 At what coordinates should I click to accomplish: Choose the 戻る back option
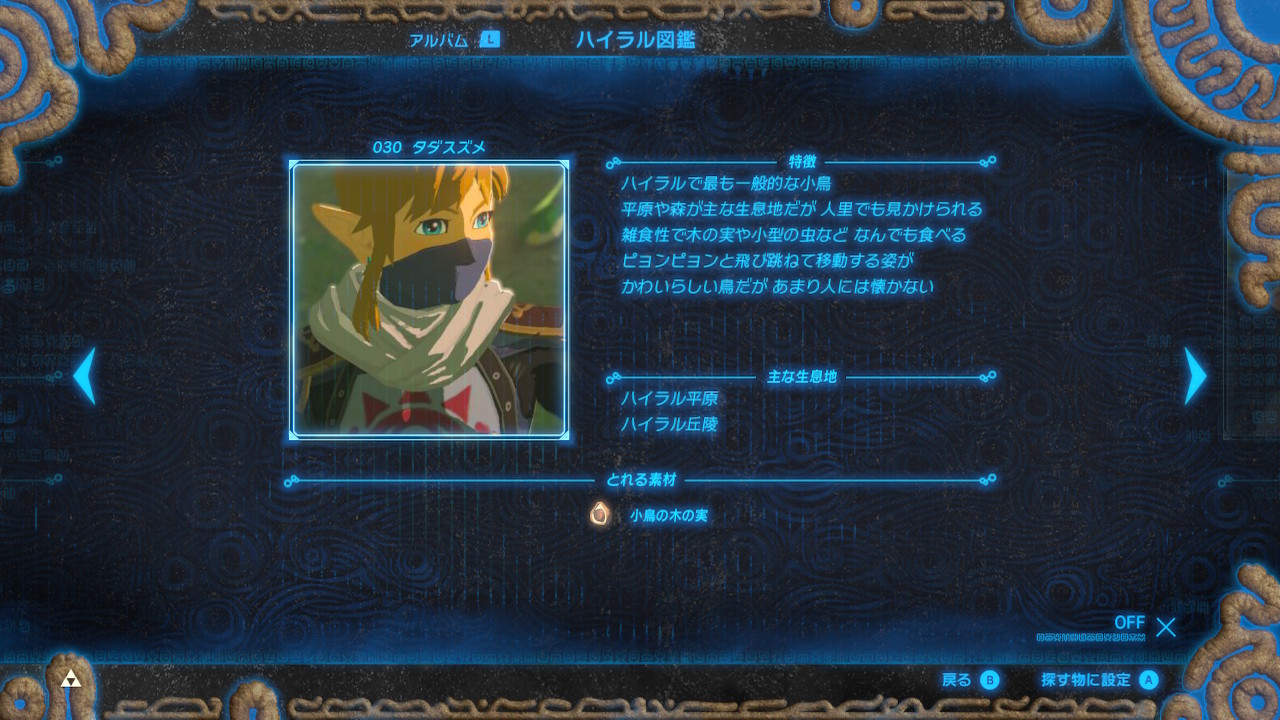pyautogui.click(x=970, y=680)
